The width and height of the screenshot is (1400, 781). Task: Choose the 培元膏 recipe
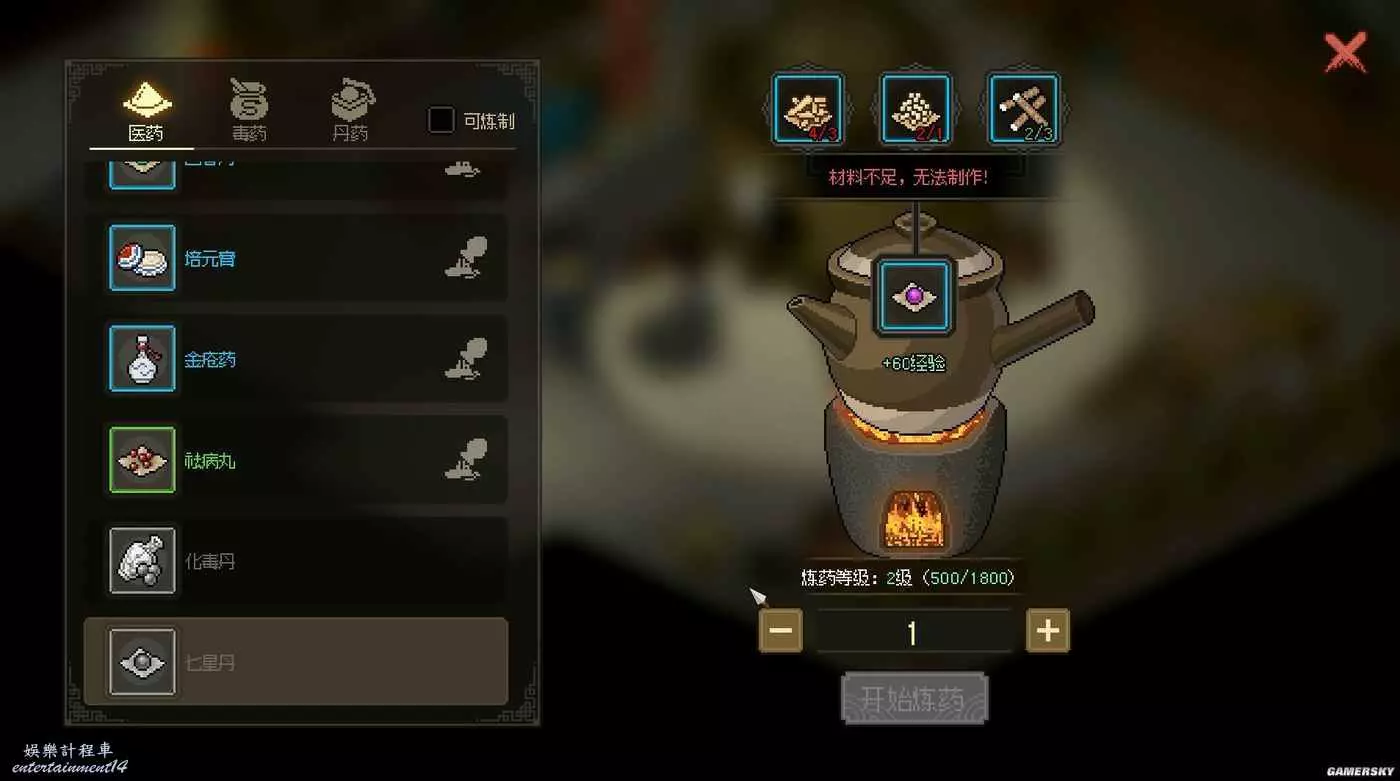296,258
